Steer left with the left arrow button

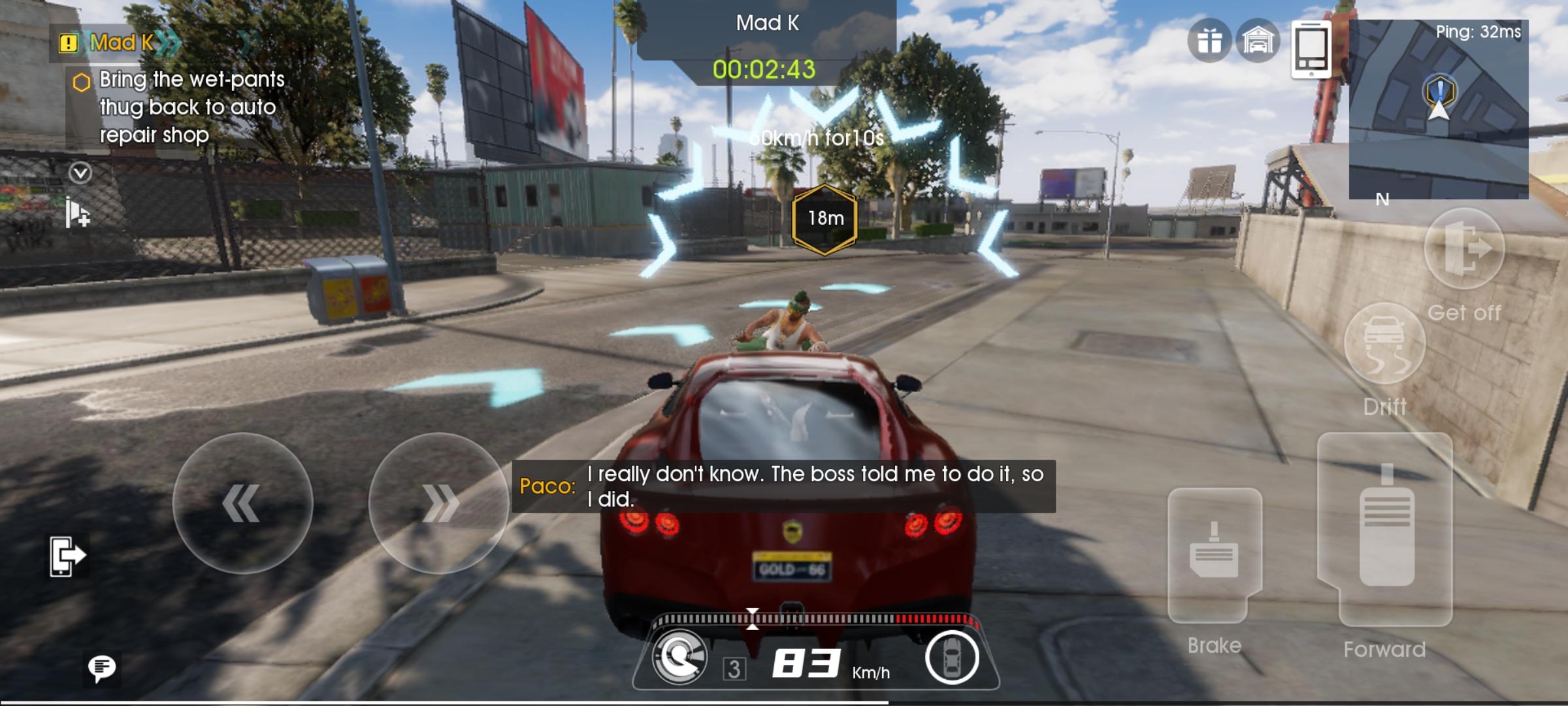[x=242, y=503]
